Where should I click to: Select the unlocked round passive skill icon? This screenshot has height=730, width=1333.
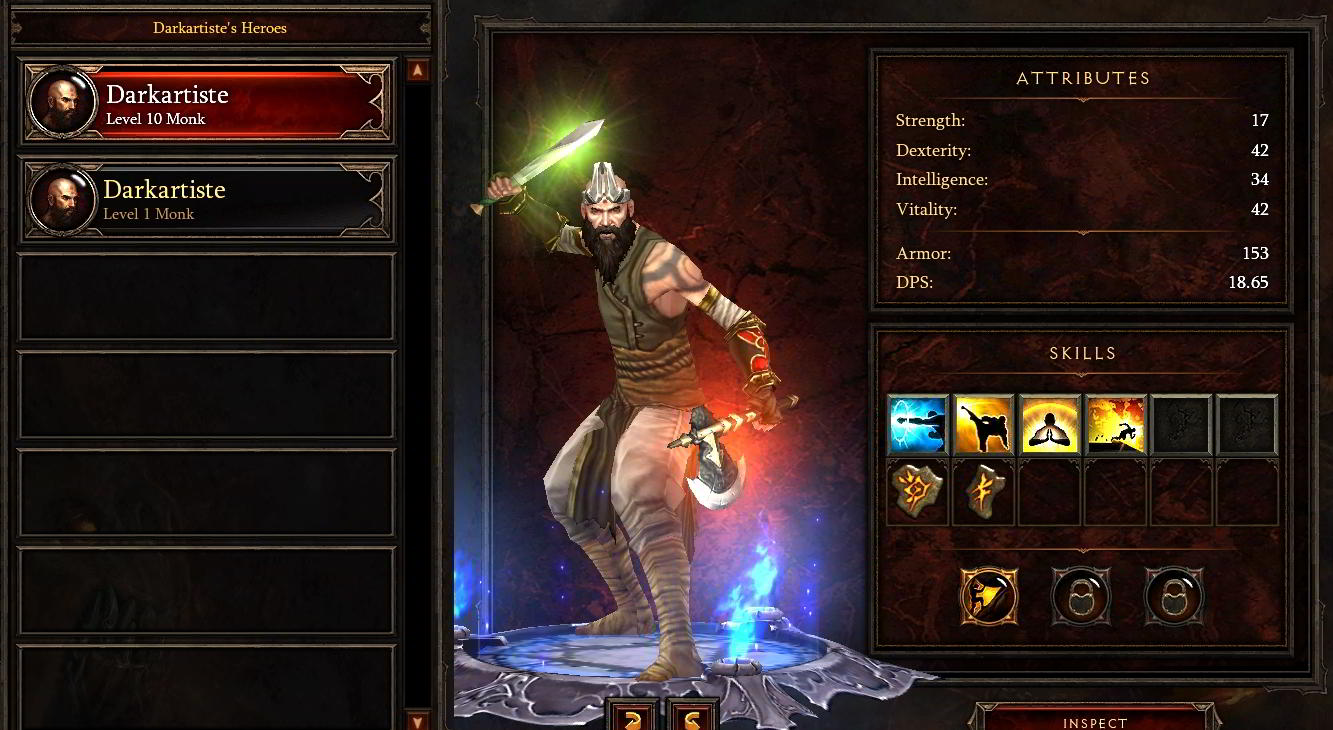989,597
